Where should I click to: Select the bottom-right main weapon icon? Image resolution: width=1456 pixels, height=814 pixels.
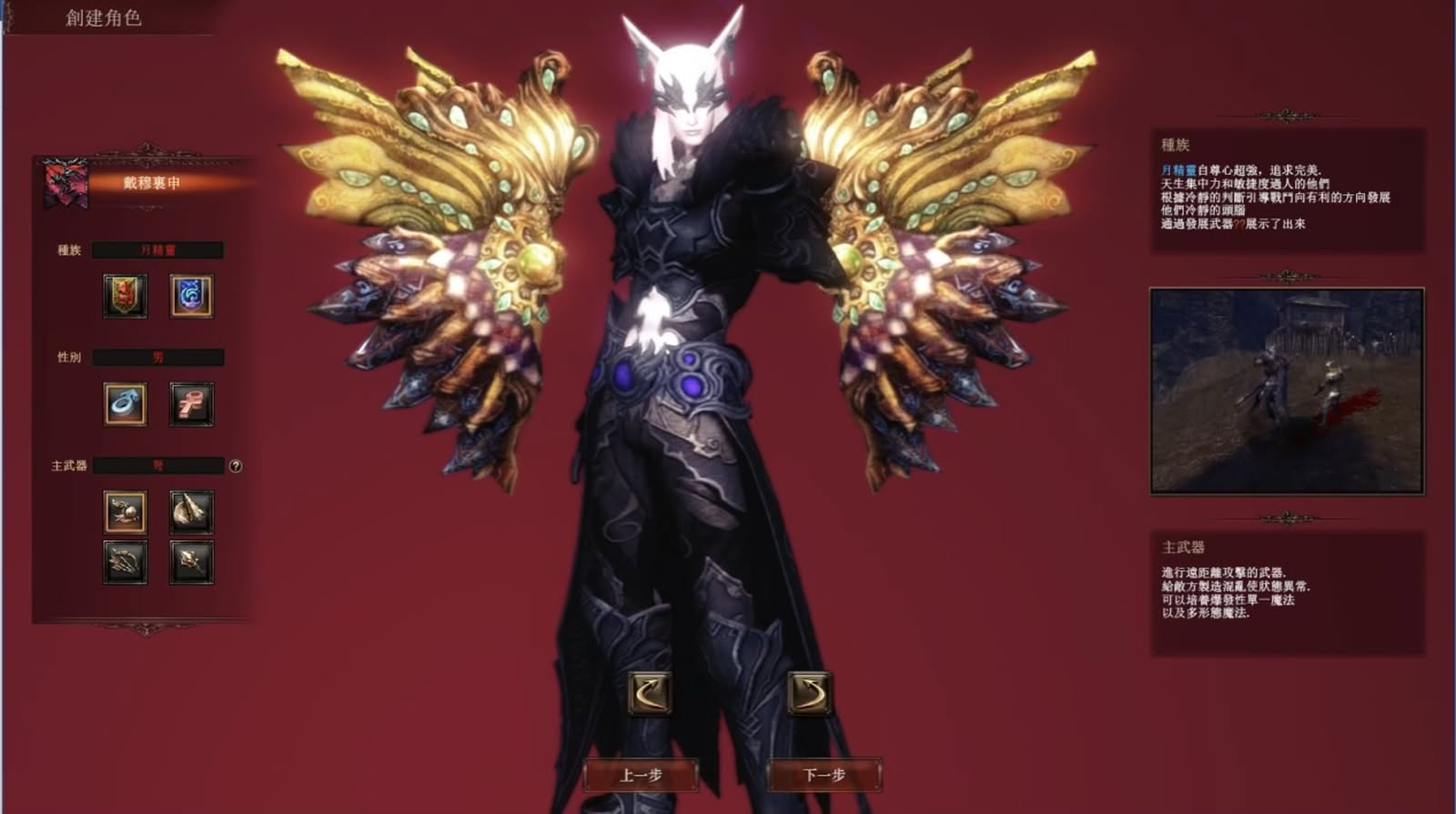pyautogui.click(x=191, y=561)
